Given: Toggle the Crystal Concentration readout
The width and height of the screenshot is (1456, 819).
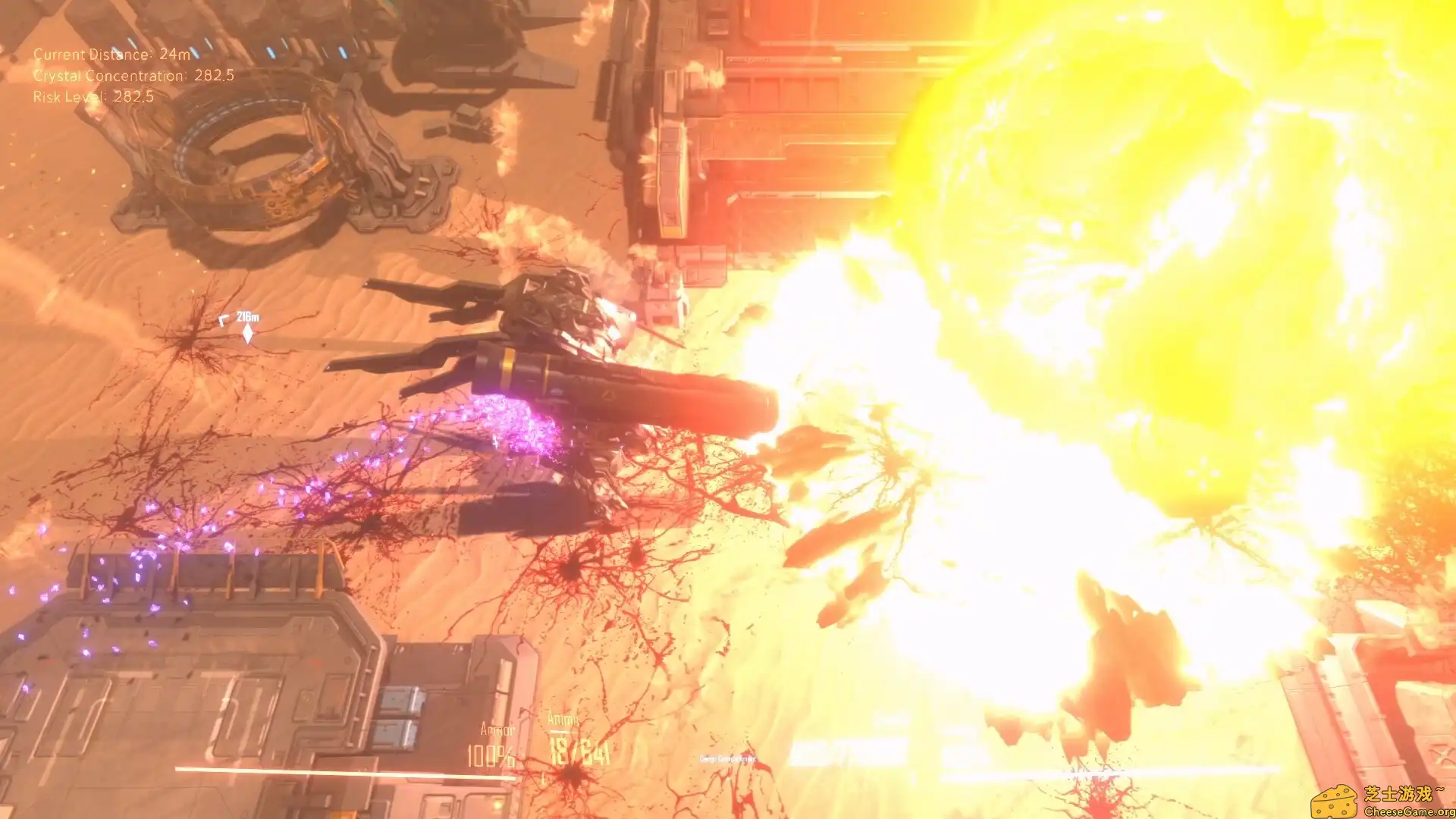Looking at the screenshot, I should [x=133, y=76].
